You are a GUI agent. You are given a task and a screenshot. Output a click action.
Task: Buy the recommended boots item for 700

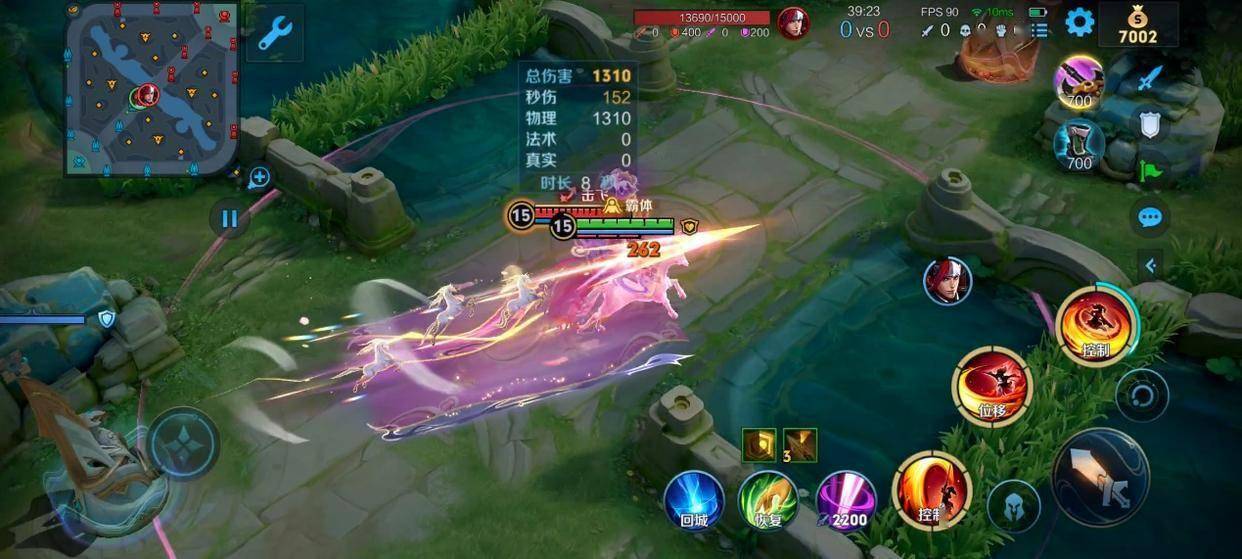(x=1079, y=145)
